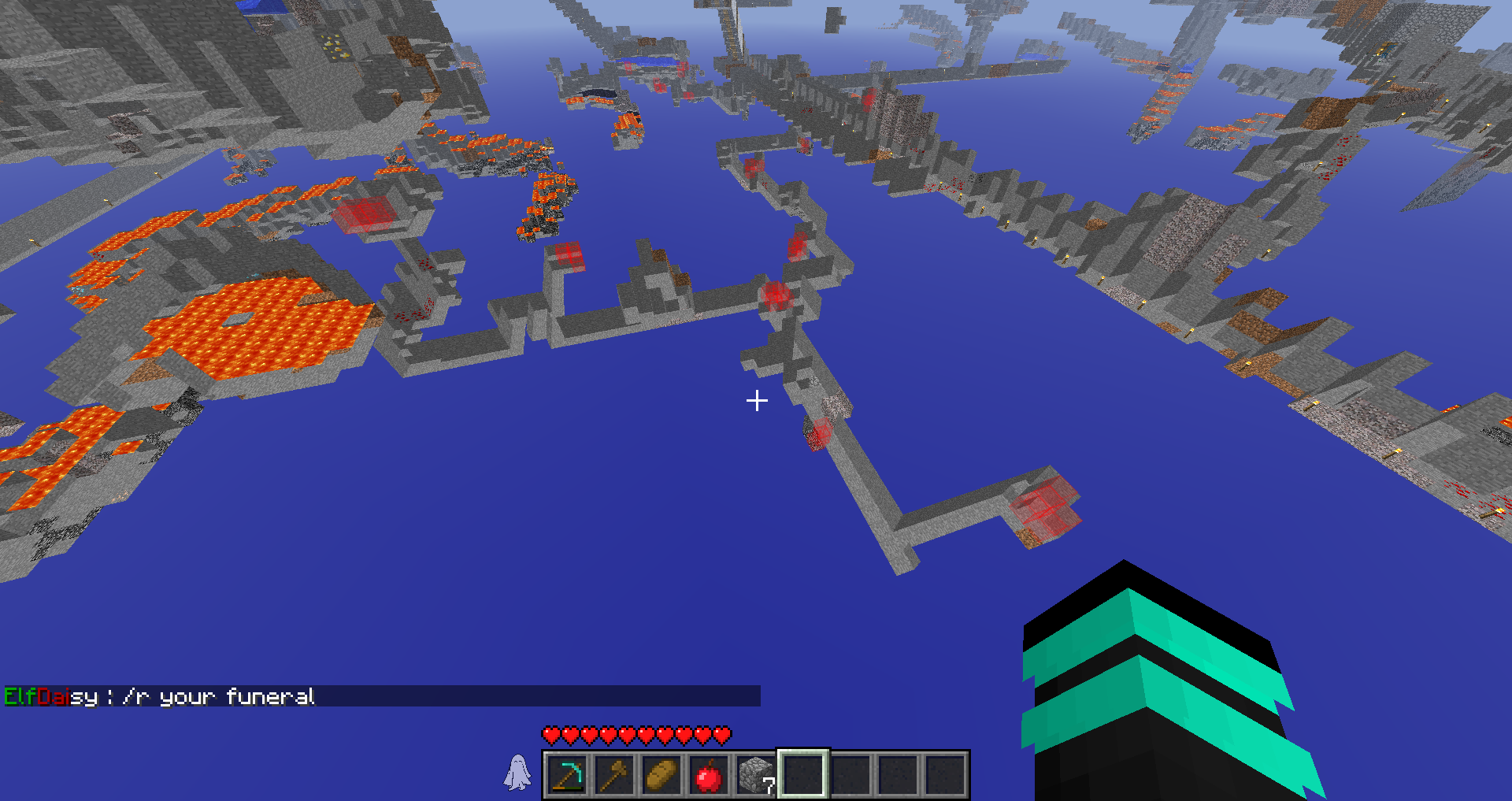
Task: Click the highlighted empty hotbar slot
Action: click(803, 775)
